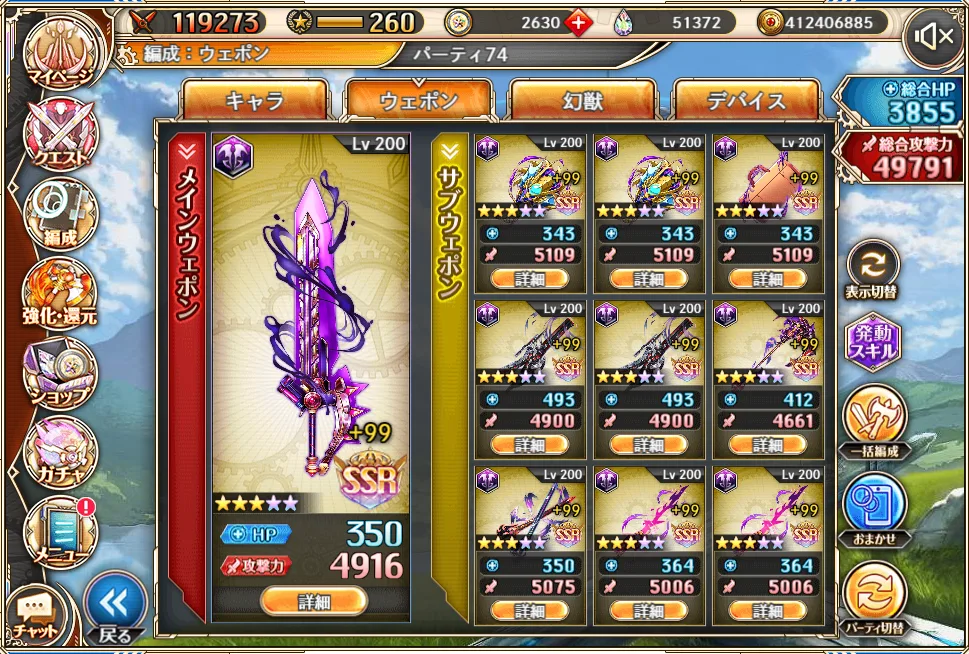Switch to the キャラ tab
Screen dimensions: 969x654
255,100
